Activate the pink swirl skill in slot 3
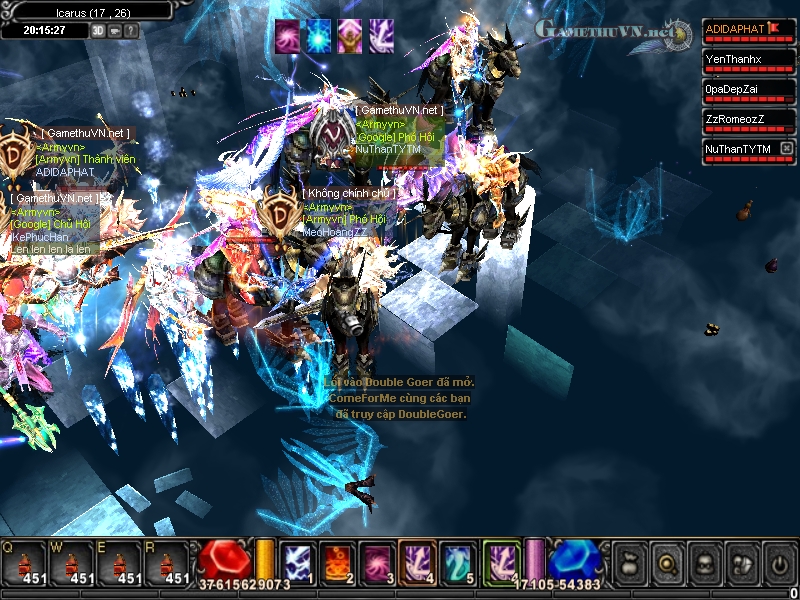Screen dimensions: 800x600 point(376,562)
